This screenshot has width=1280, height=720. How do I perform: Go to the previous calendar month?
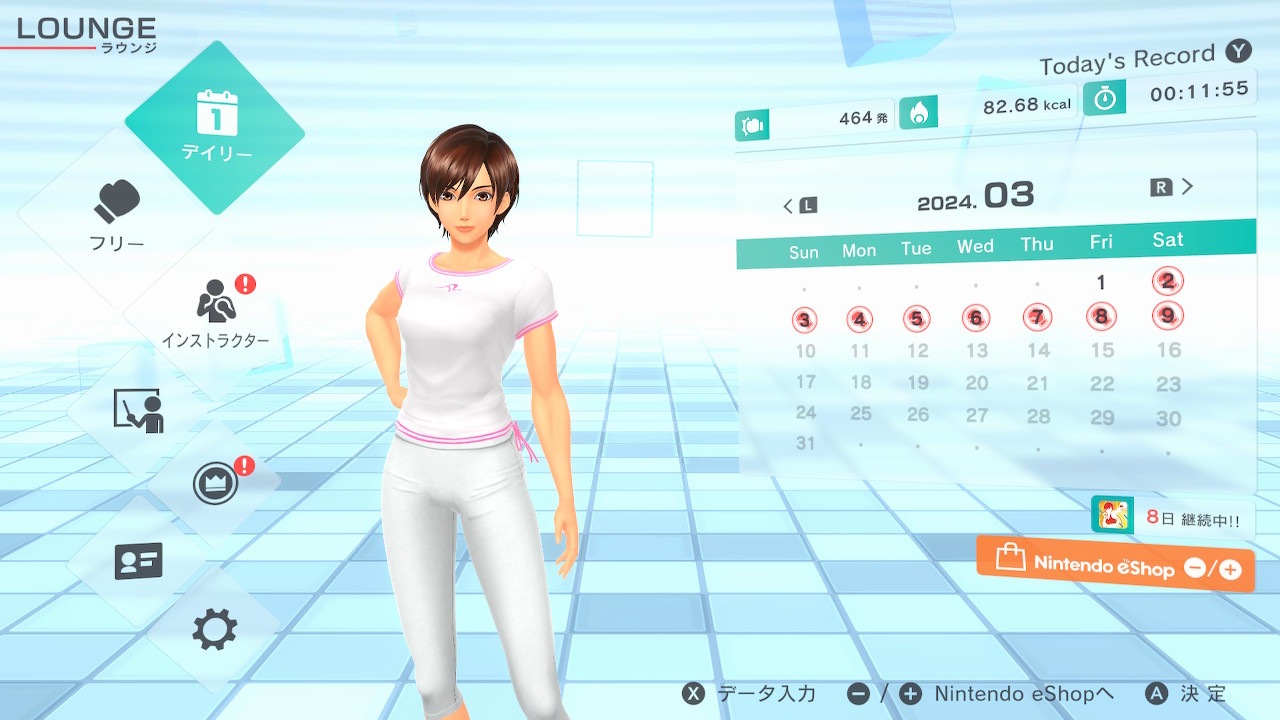tap(799, 206)
